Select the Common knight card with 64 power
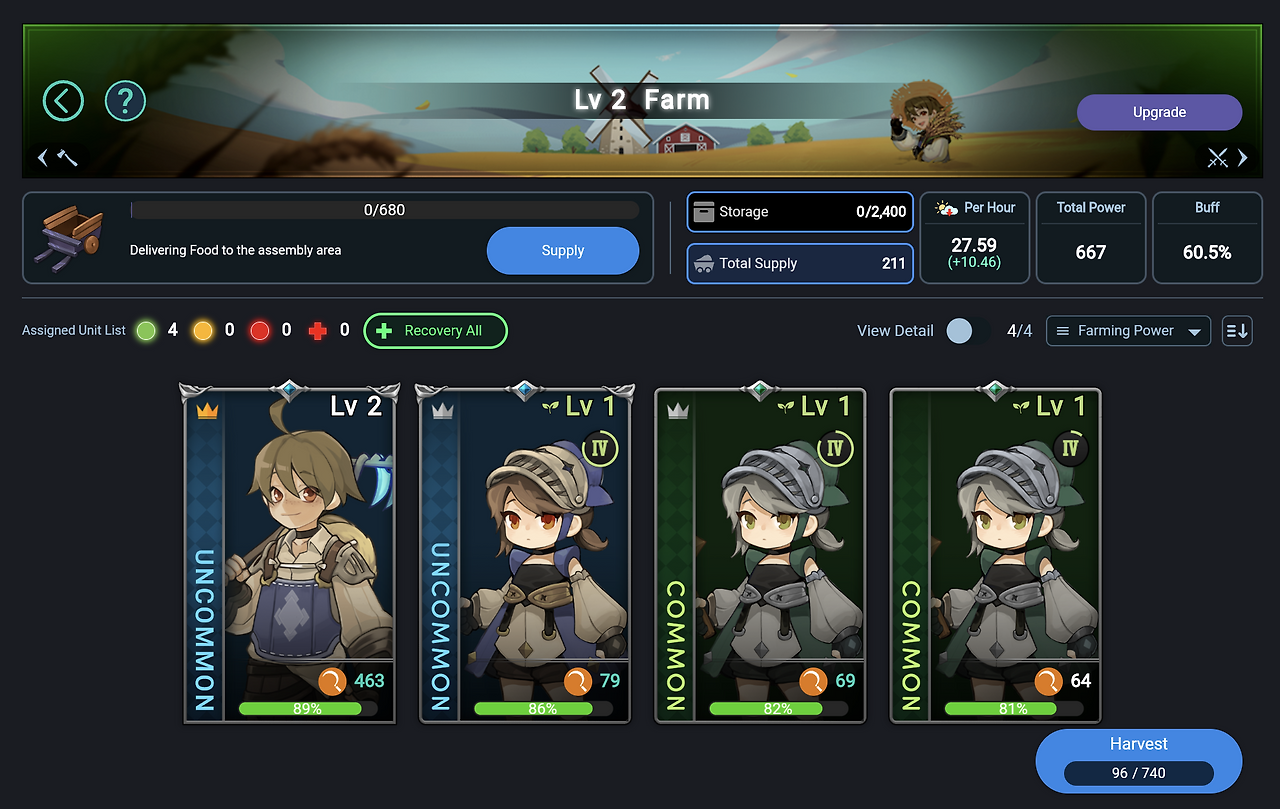The width and height of the screenshot is (1280, 809). pyautogui.click(x=996, y=555)
